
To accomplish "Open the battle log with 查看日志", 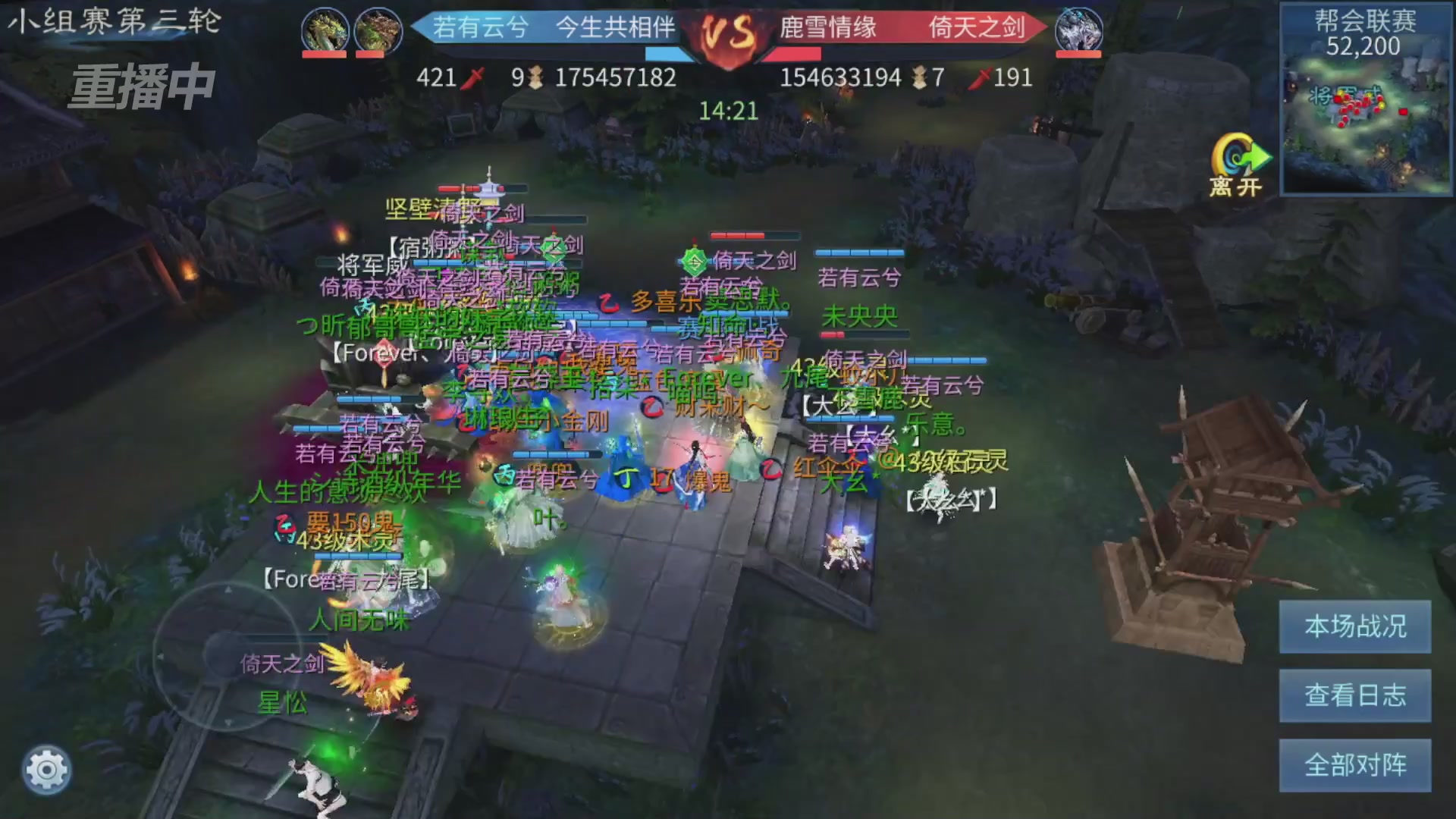I will pyautogui.click(x=1354, y=696).
